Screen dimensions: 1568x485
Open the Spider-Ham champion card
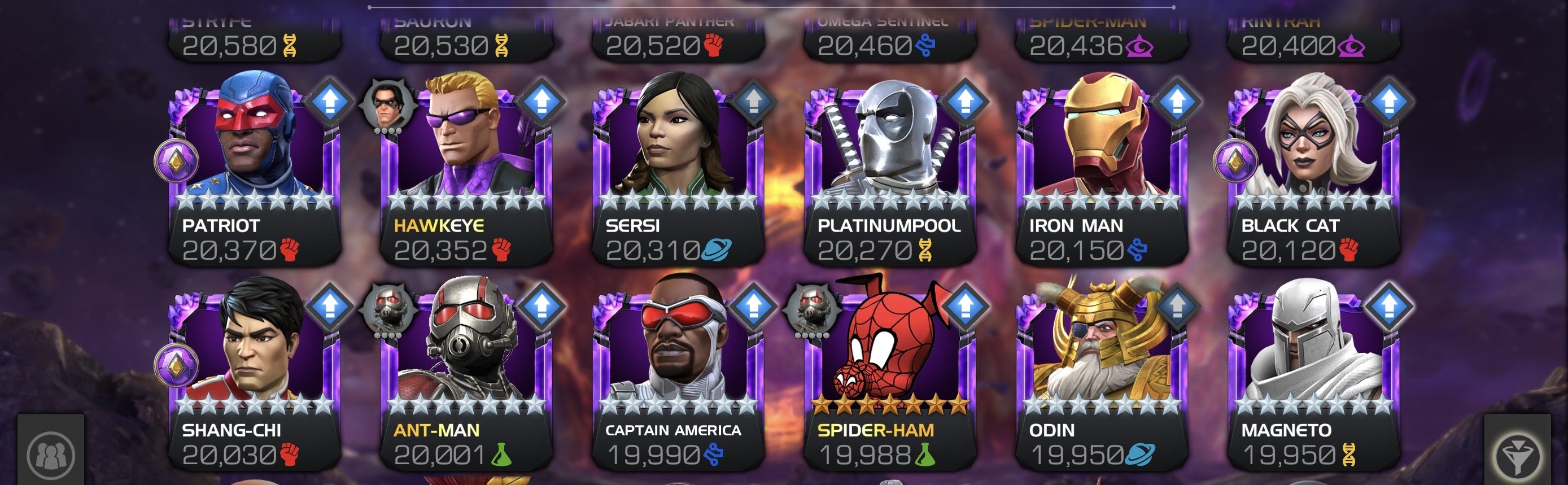889,375
